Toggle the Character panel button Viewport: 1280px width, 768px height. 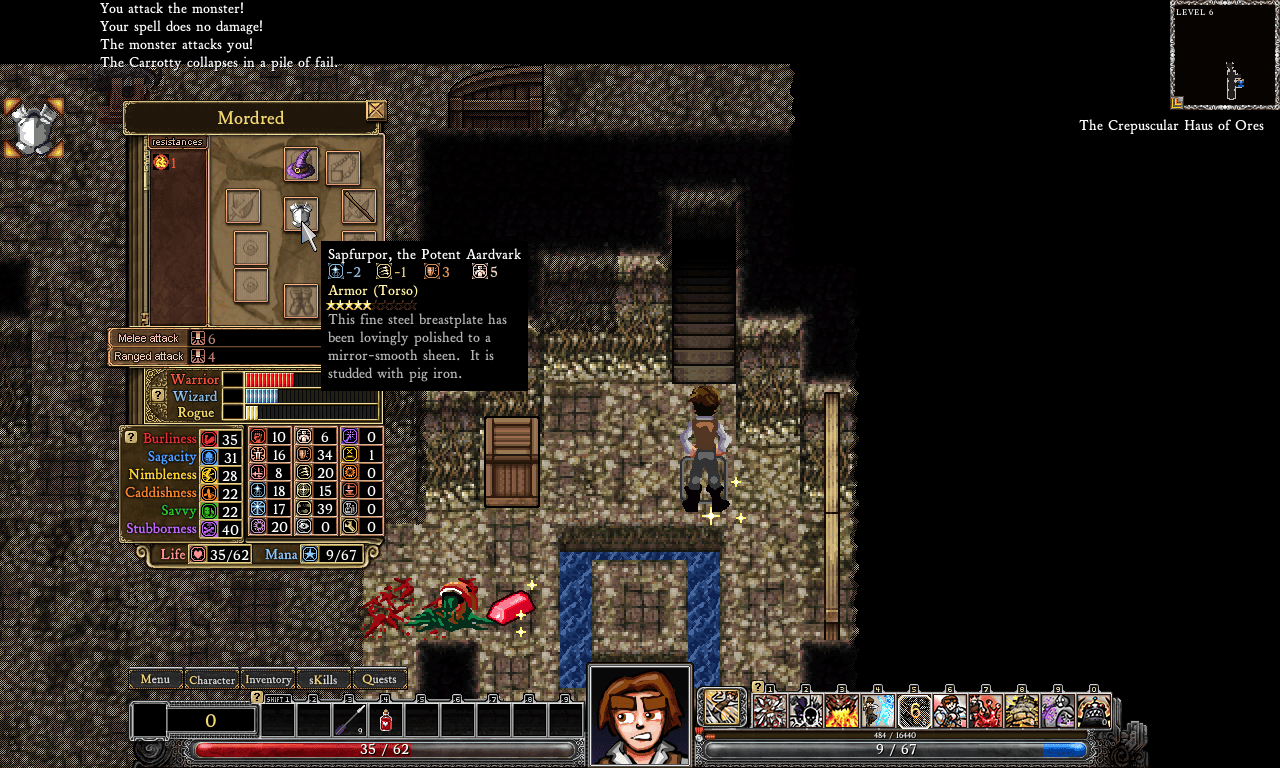coord(212,679)
